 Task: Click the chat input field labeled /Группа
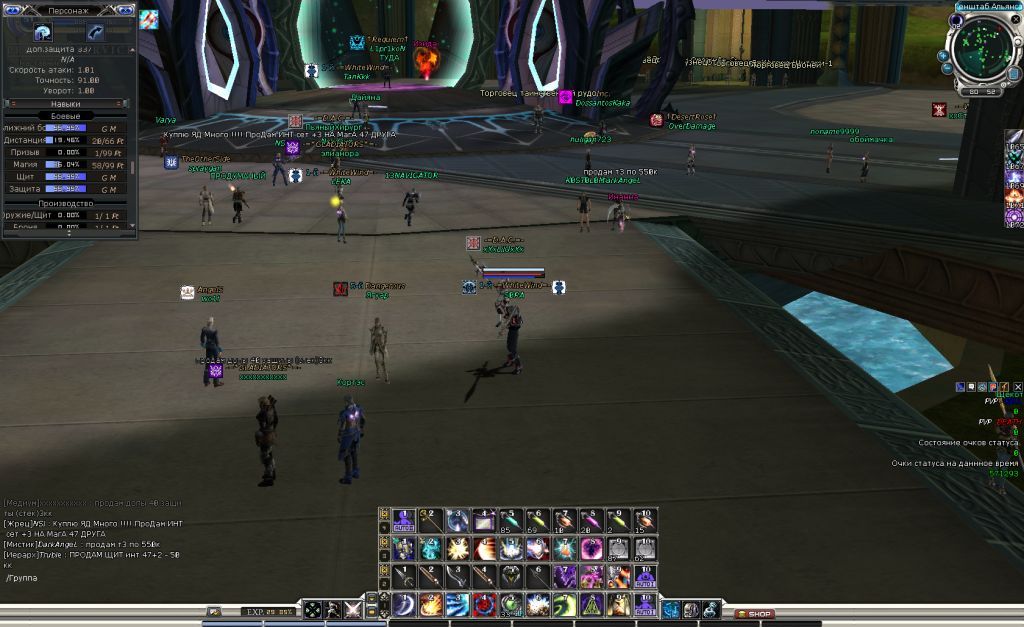click(x=100, y=578)
